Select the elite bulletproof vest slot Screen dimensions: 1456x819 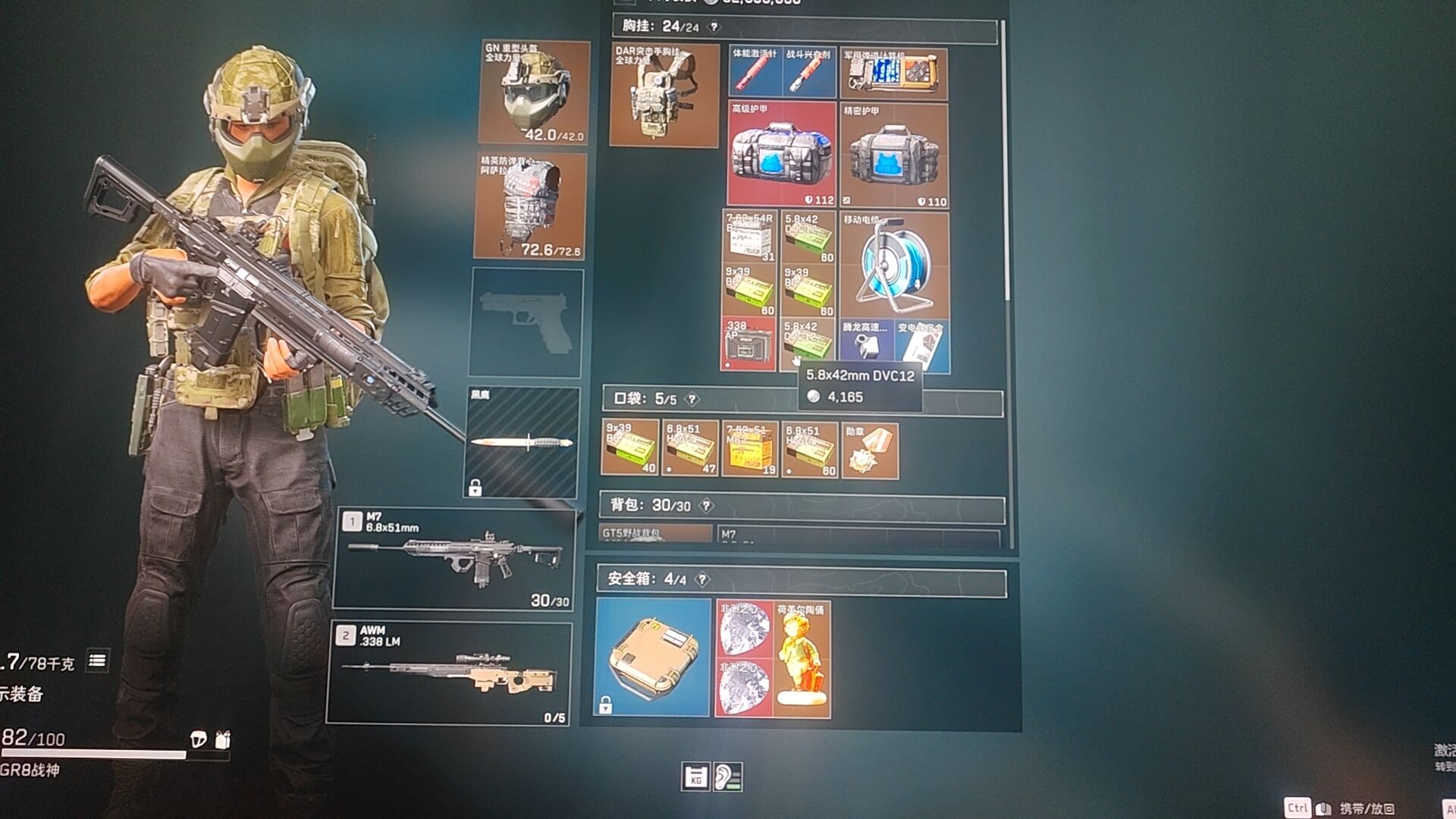[530, 206]
